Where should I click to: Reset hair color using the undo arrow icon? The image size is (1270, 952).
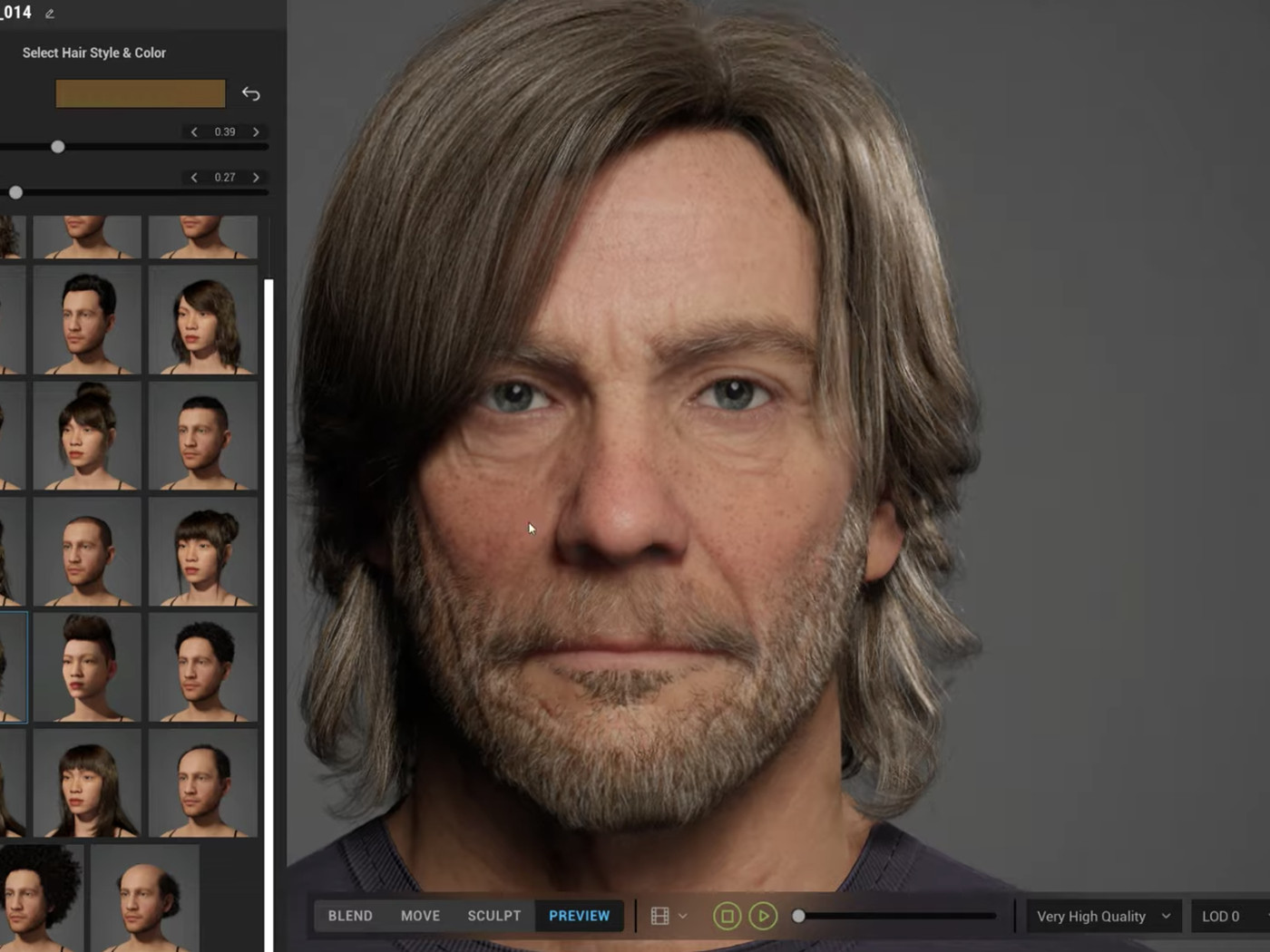[x=249, y=93]
